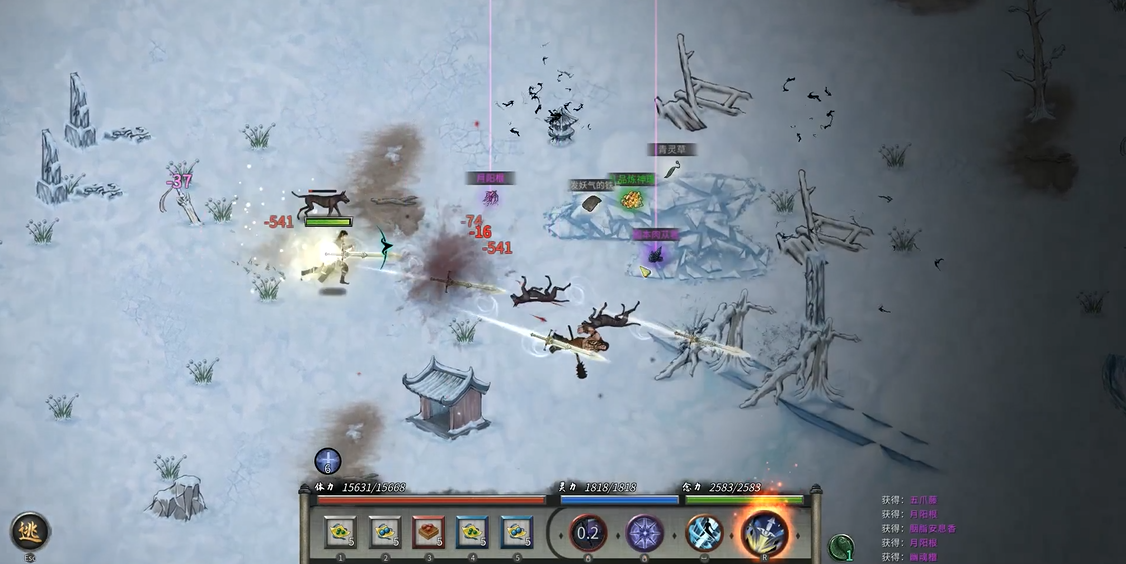This screenshot has height=564, width=1126.
Task: Use the blue pill item in slot 2
Action: pos(385,533)
